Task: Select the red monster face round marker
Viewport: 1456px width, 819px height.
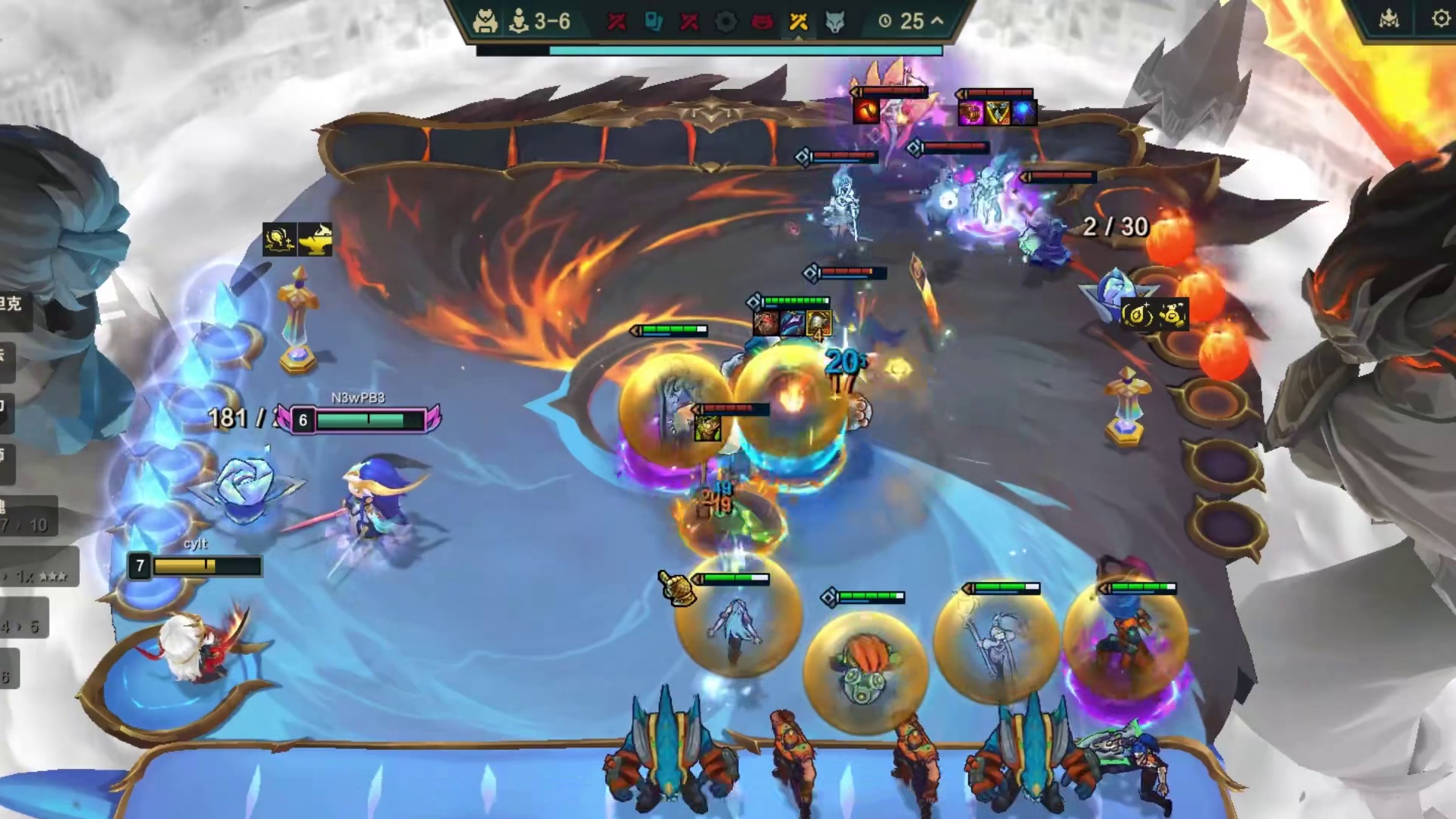Action: 761,21
